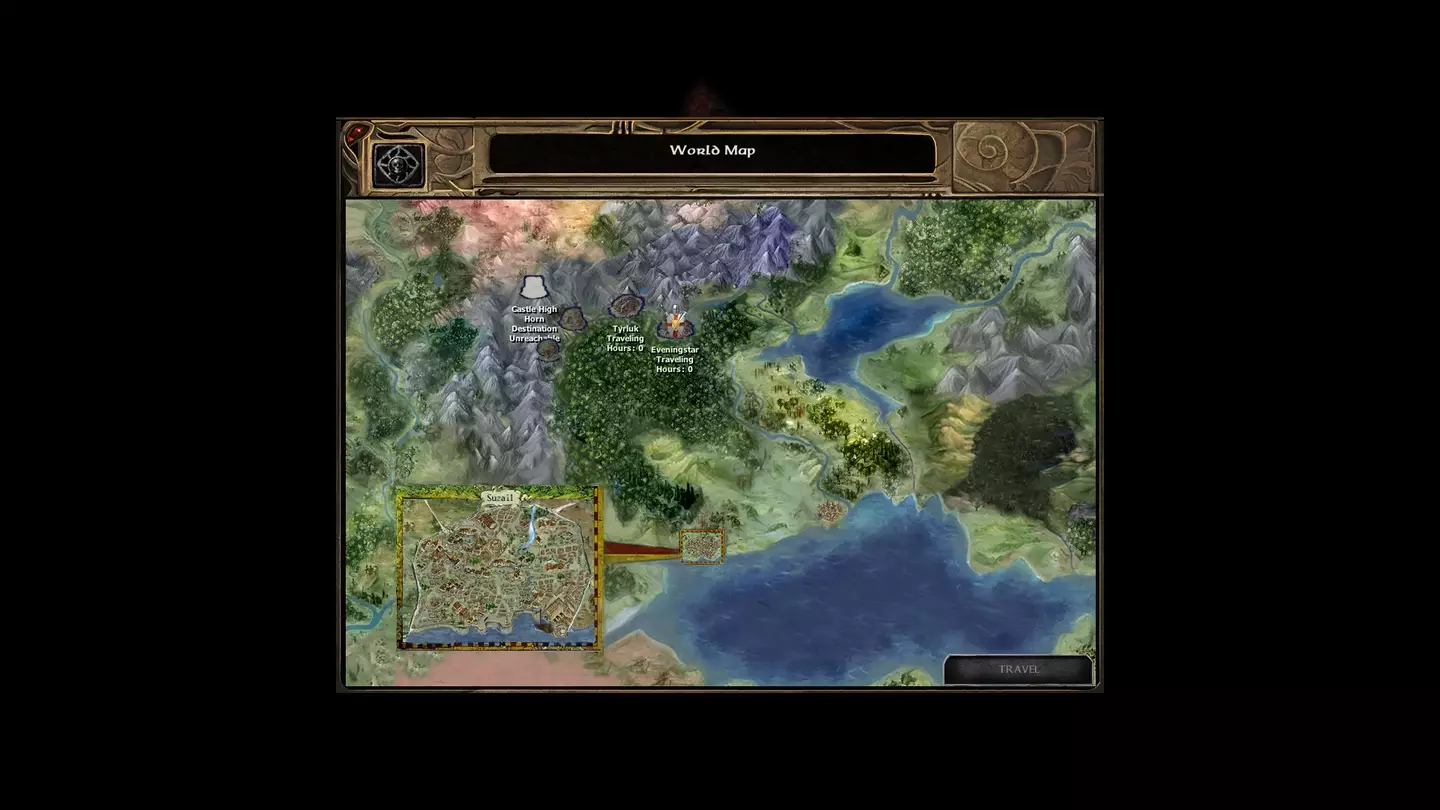The image size is (1440, 810).
Task: Click the Suzail name banner on the inset map
Action: click(501, 498)
